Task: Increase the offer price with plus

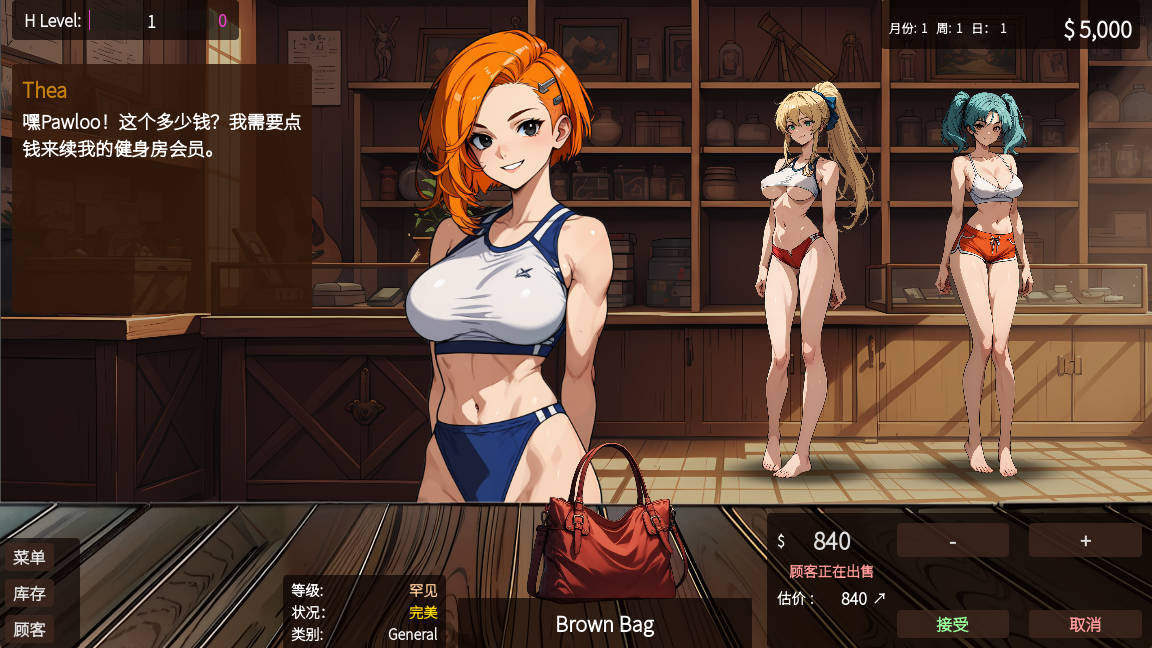Action: point(1085,541)
